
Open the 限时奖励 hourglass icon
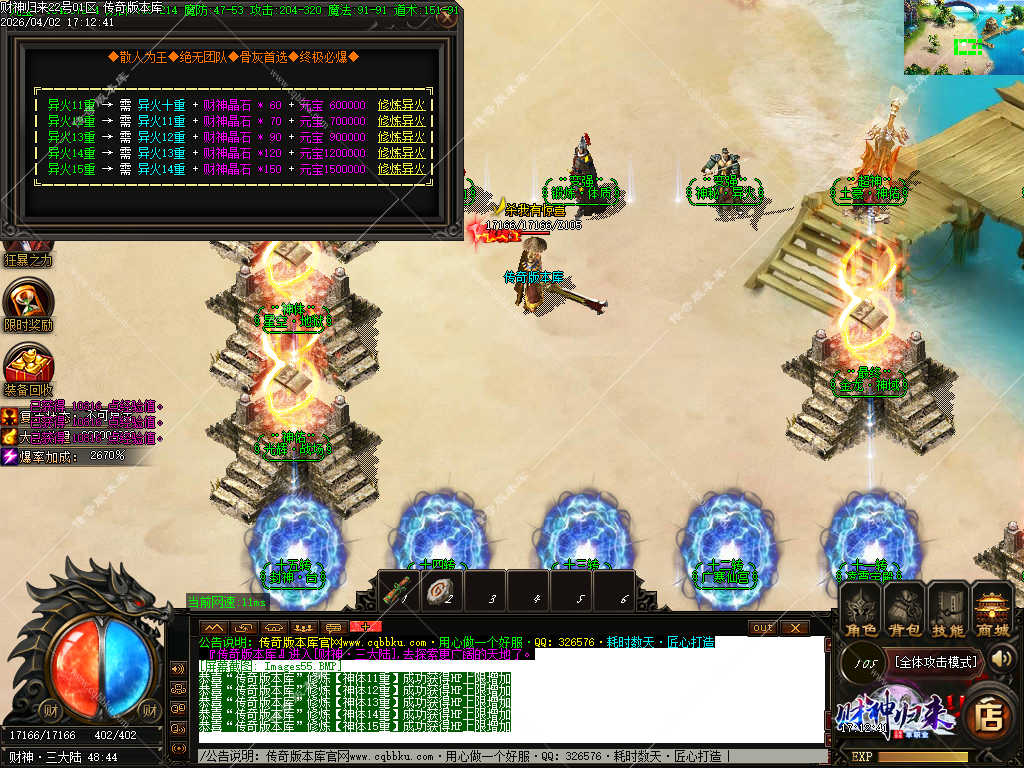tap(28, 301)
